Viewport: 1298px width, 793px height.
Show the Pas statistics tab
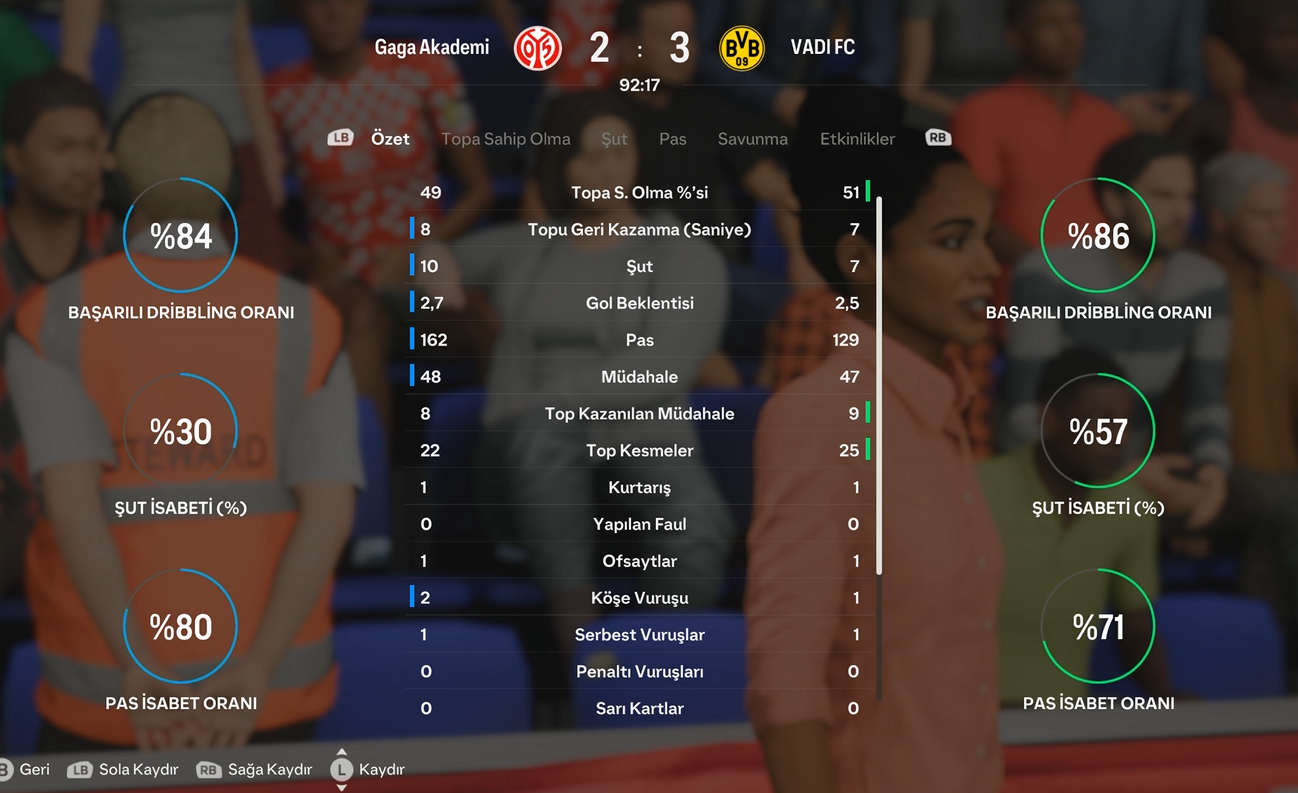[672, 139]
